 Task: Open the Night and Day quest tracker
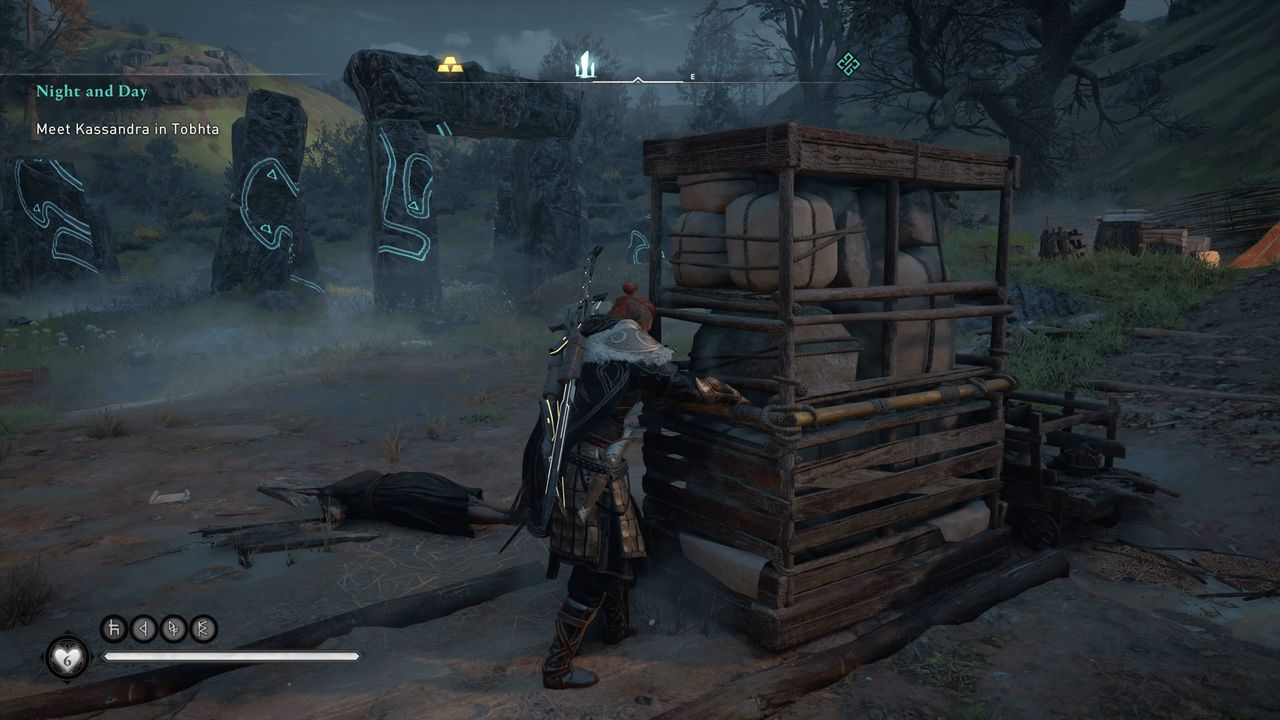point(92,92)
